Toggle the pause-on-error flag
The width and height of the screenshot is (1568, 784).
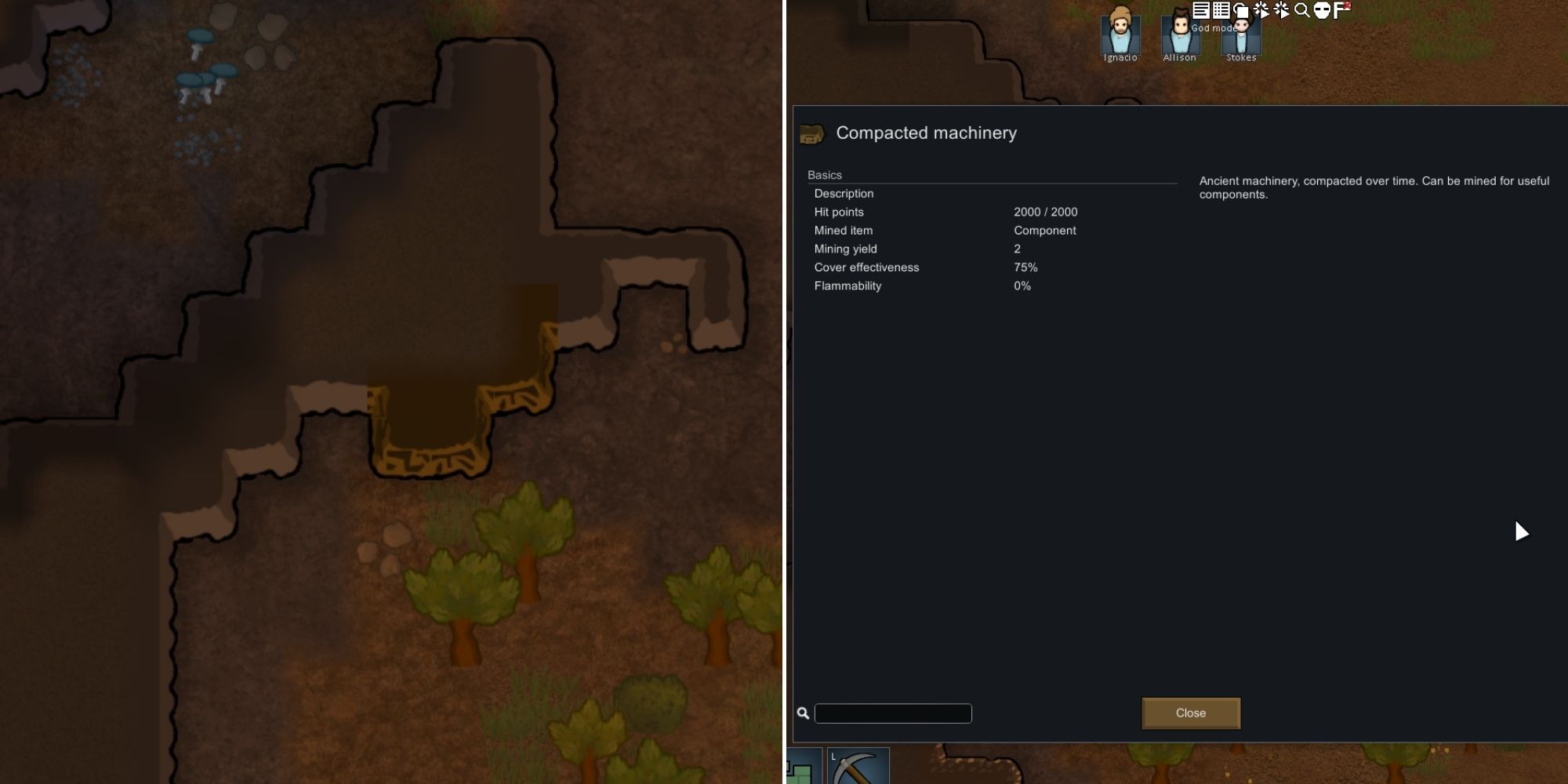1341,10
